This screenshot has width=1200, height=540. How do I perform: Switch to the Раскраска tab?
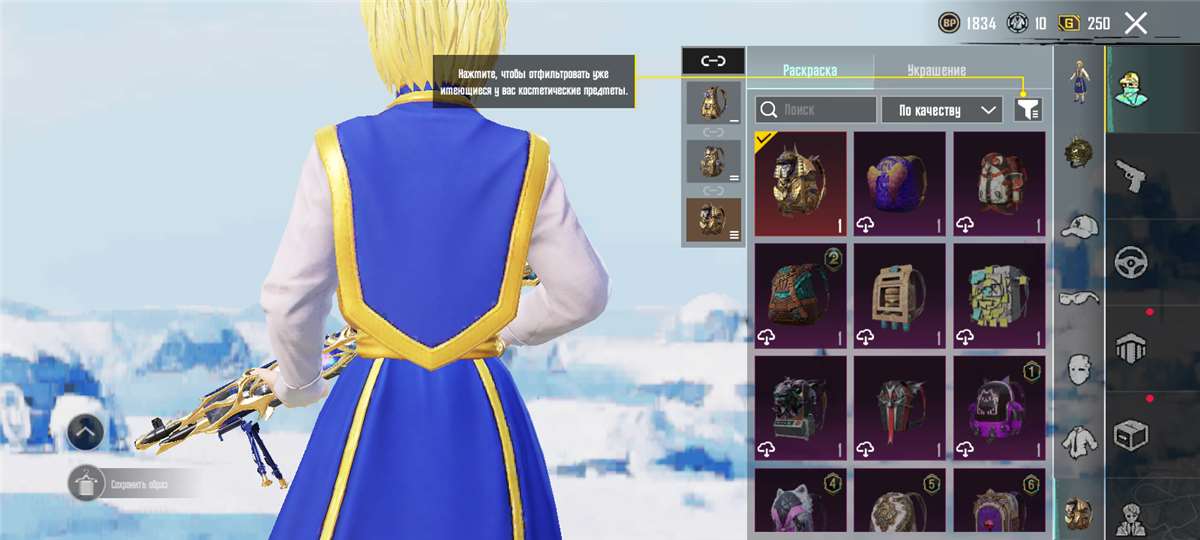[810, 71]
